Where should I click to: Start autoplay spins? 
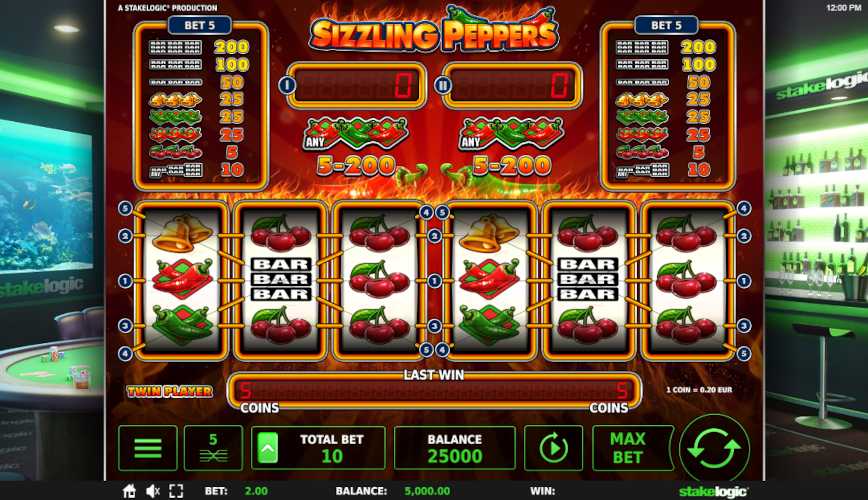pyautogui.click(x=553, y=448)
